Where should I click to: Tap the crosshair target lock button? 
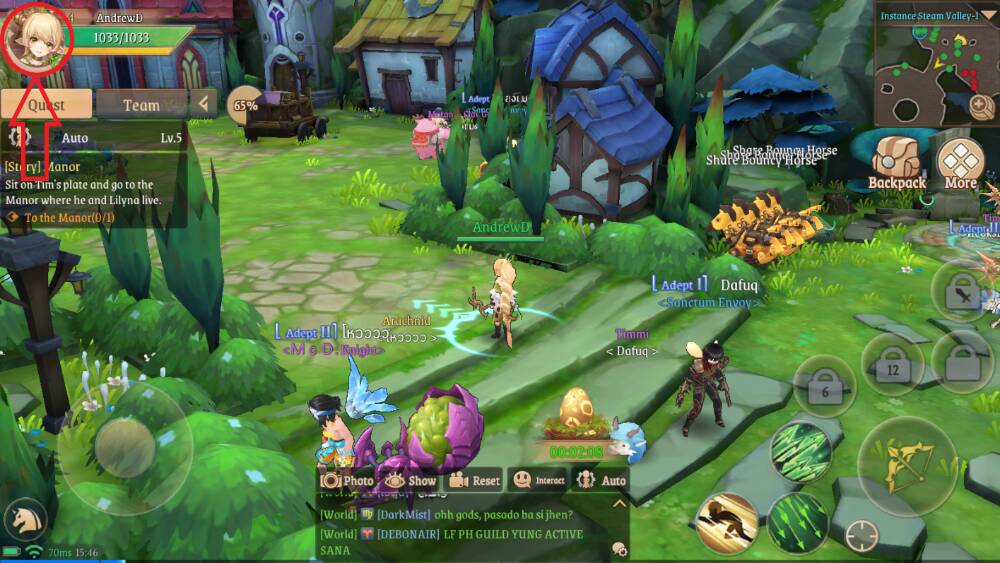[x=861, y=537]
